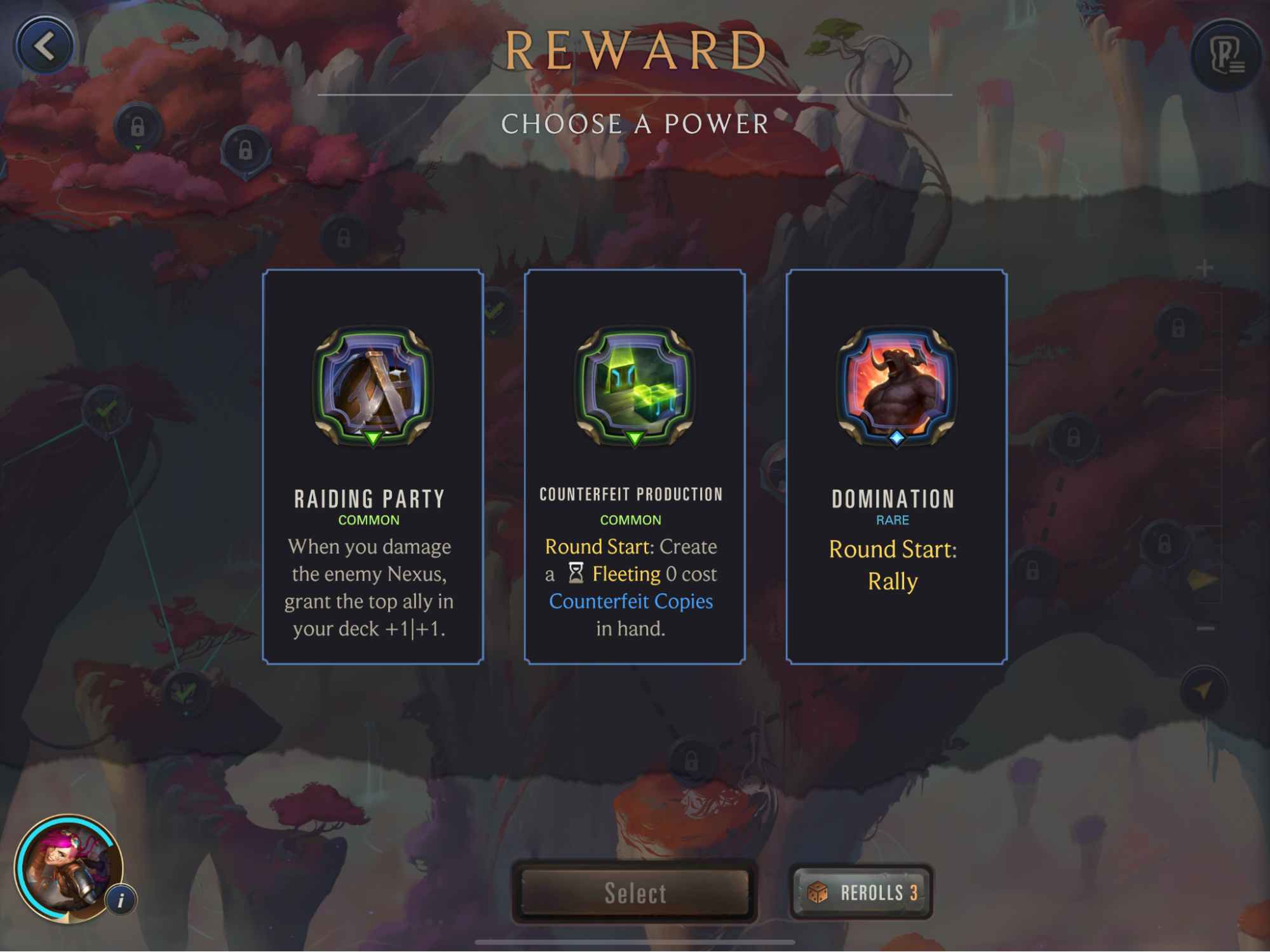Open champion info via the portrait
This screenshot has height=952, width=1270.
(x=69, y=868)
